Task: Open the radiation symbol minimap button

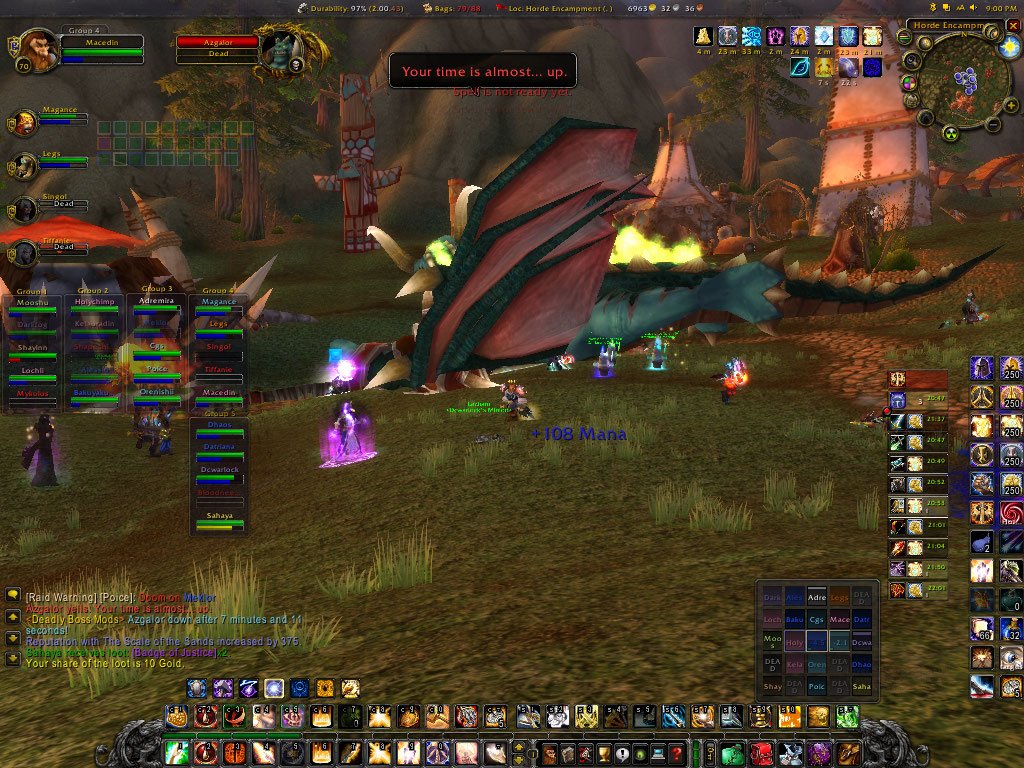Action: point(951,133)
